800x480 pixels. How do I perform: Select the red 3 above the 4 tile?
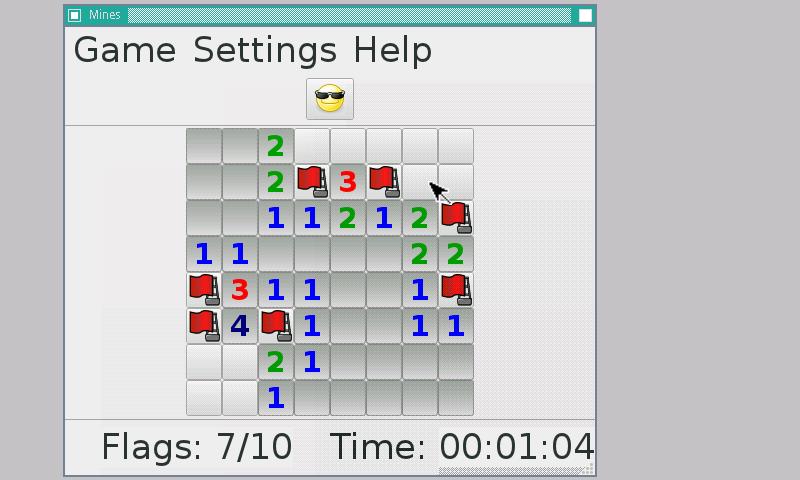240,290
